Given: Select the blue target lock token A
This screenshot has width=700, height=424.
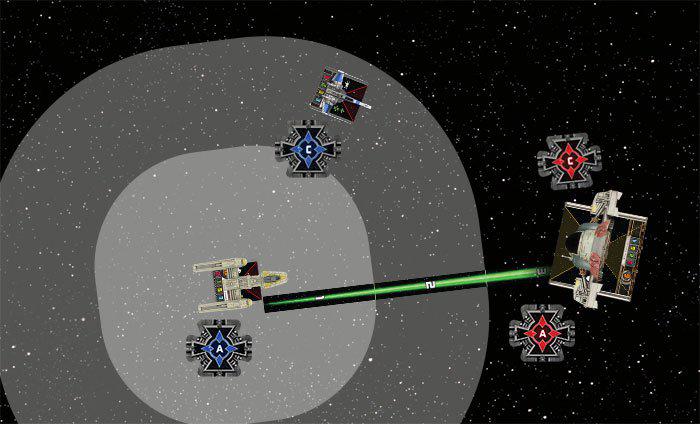Looking at the screenshot, I should pyautogui.click(x=219, y=348).
